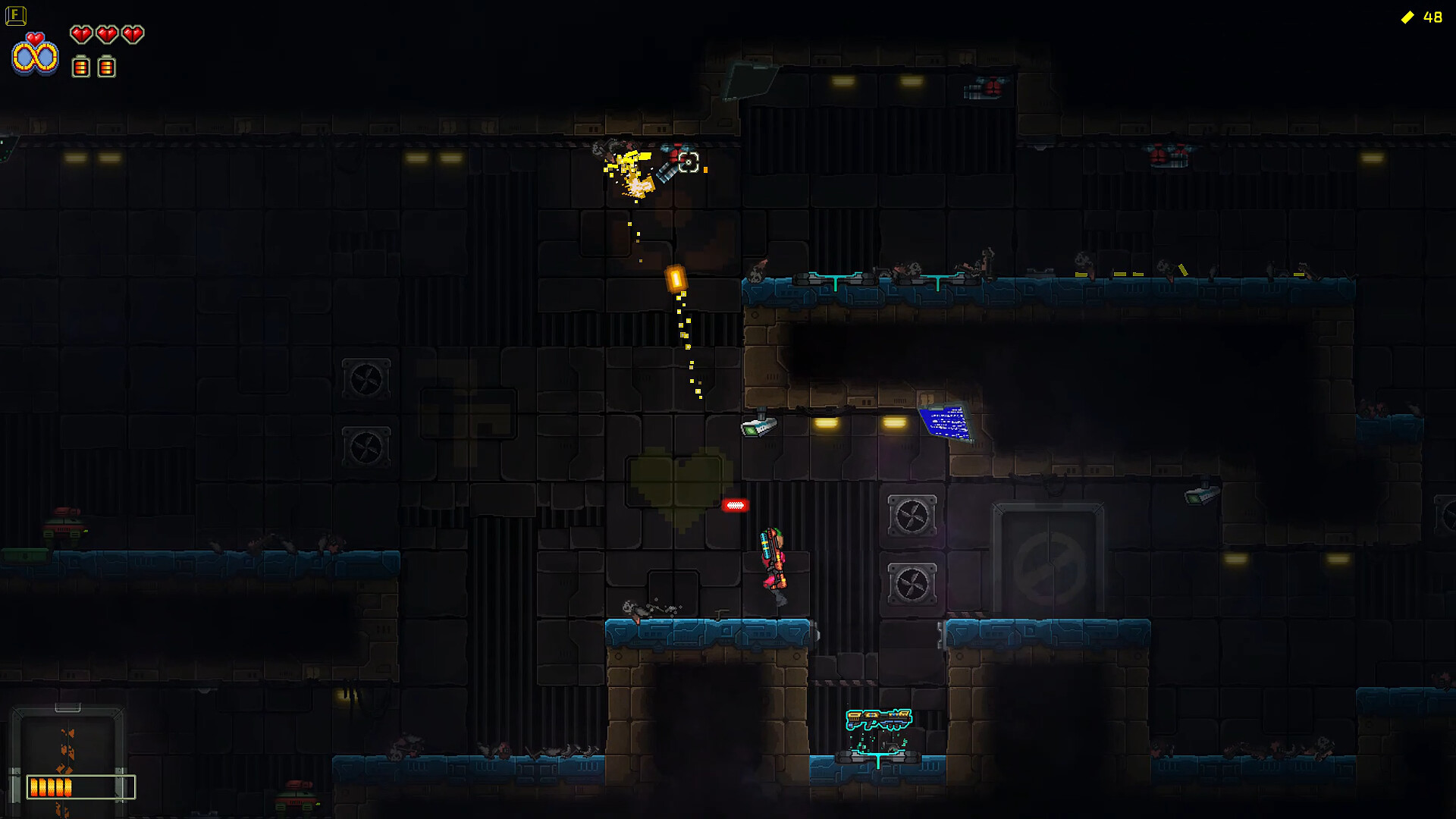Image resolution: width=1456 pixels, height=819 pixels.
Task: Click the yellow F key prompt icon
Action: click(x=16, y=15)
